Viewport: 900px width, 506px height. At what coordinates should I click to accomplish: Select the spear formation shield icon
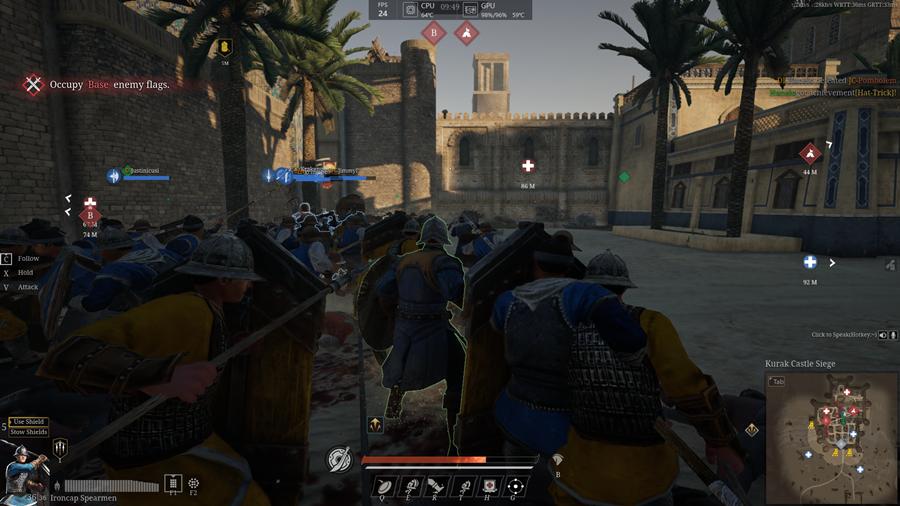[x=60, y=449]
